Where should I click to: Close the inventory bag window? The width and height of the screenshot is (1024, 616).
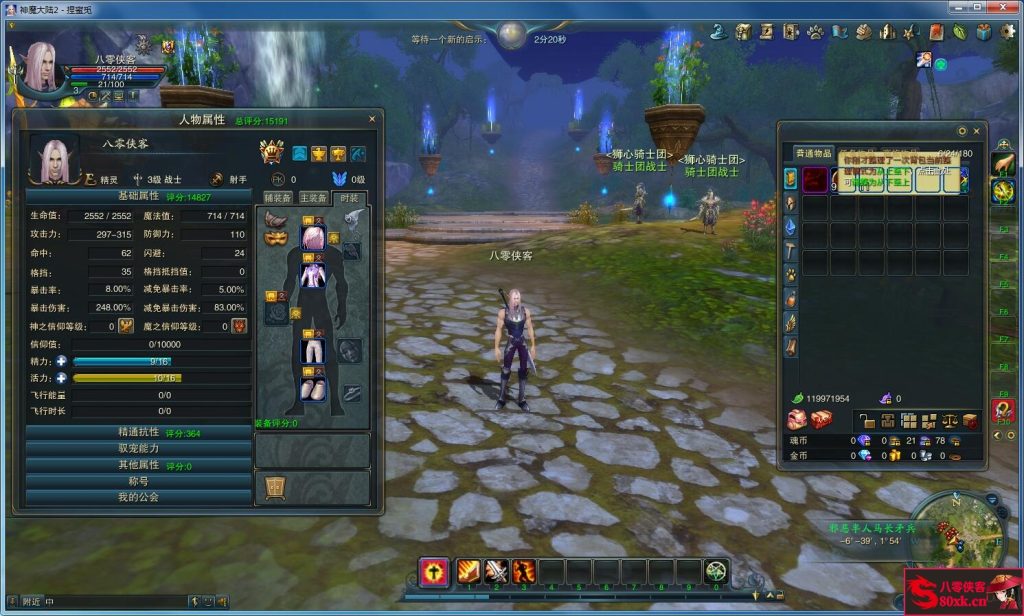click(x=976, y=131)
